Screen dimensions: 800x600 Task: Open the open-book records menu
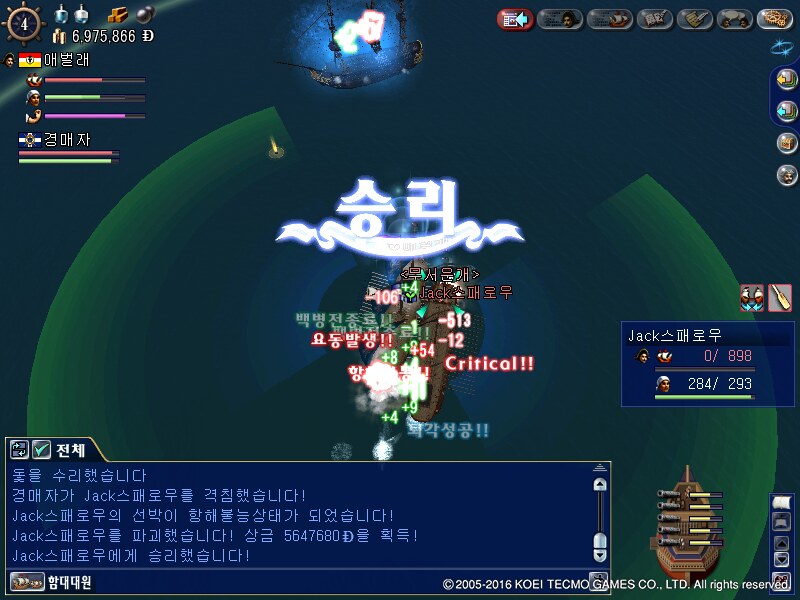655,19
